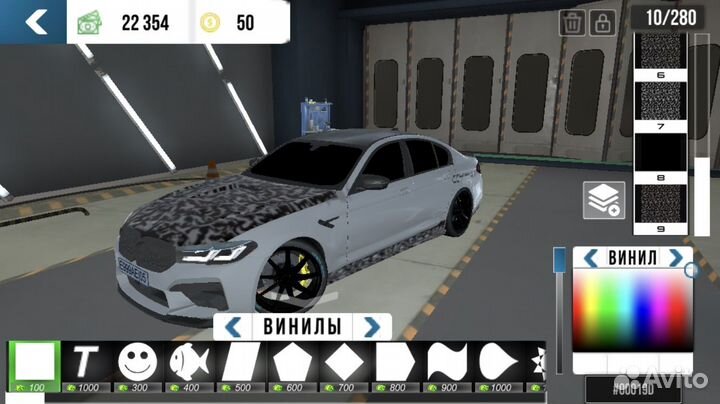The height and width of the screenshot is (404, 720).
Task: Choose the text T vinyl
Action: [x=86, y=361]
